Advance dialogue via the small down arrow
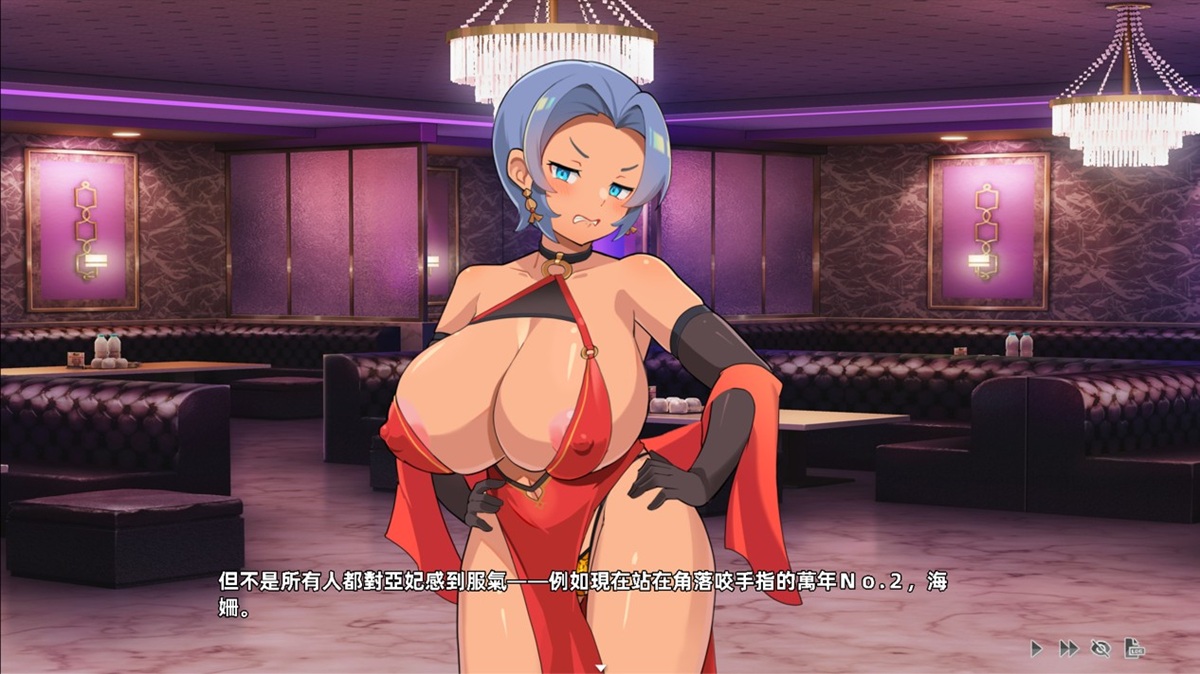Viewport: 1200px width, 674px height. (x=600, y=666)
